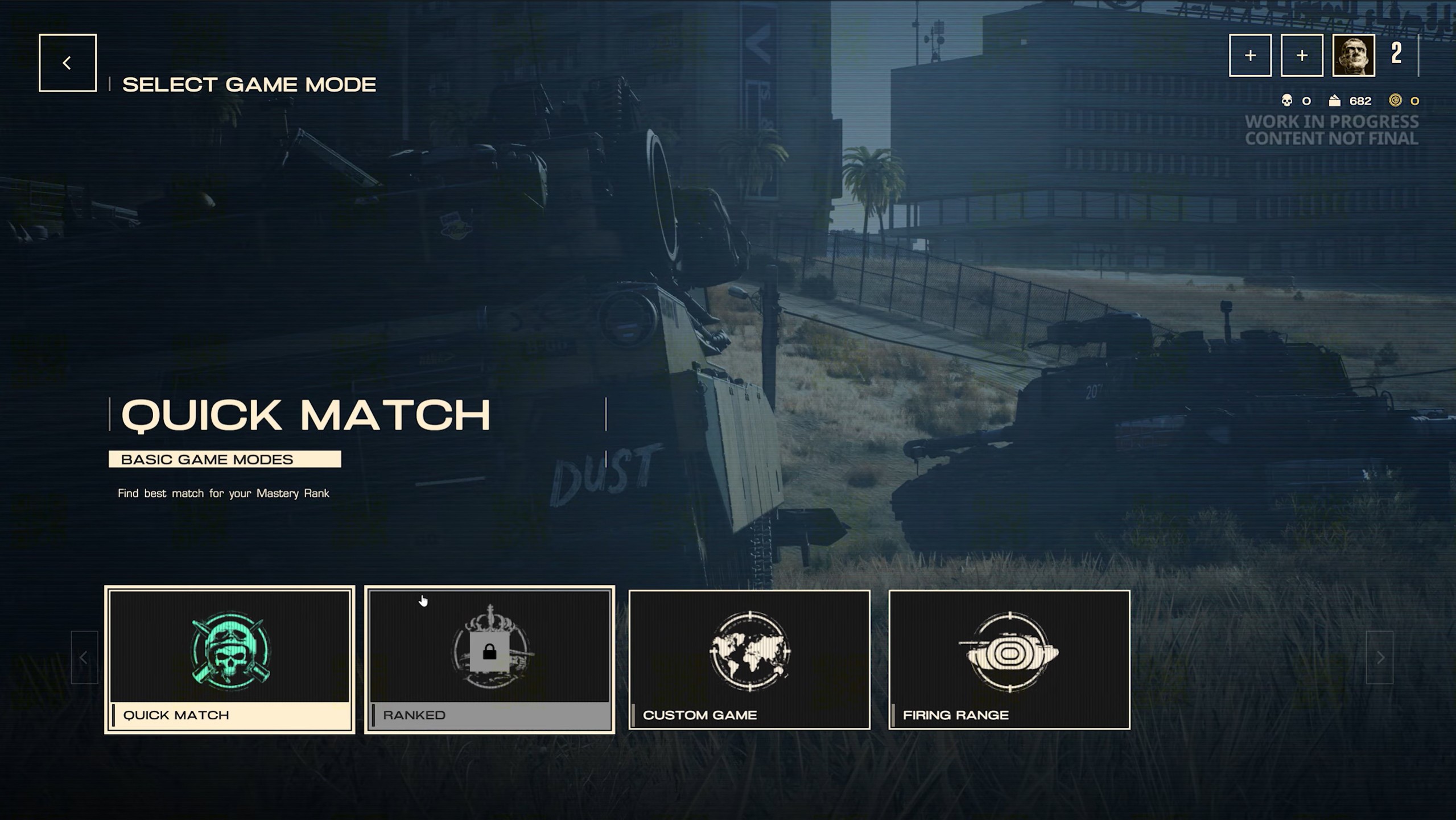Open the Custom Game mode
The image size is (1456, 820).
[x=749, y=660]
